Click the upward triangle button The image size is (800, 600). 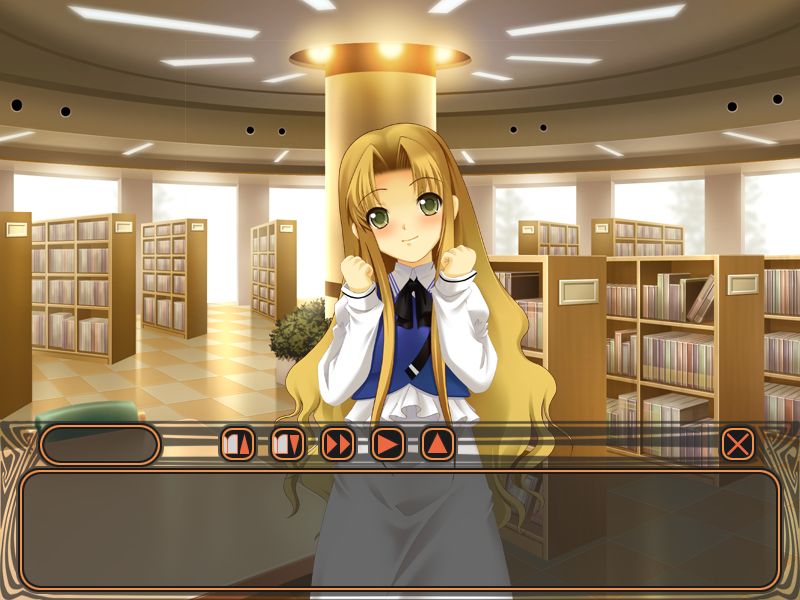(x=438, y=443)
